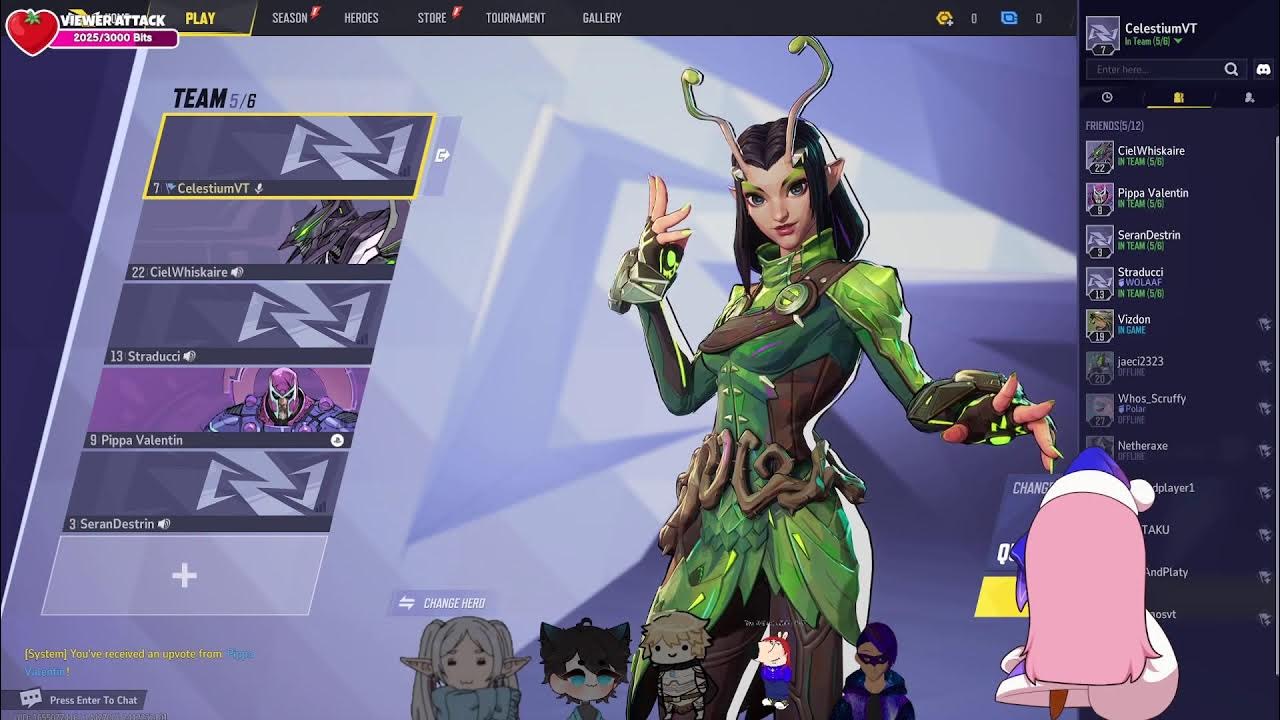Screen dimensions: 1280x720
Task: Switch to the Season tab
Action: pos(290,18)
